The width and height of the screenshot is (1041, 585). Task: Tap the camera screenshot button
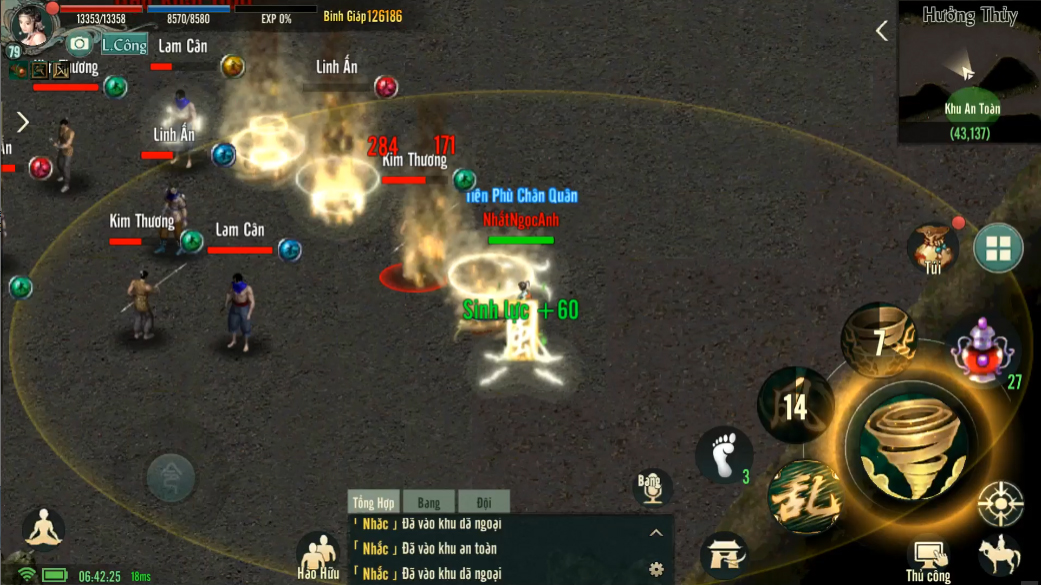click(x=79, y=44)
